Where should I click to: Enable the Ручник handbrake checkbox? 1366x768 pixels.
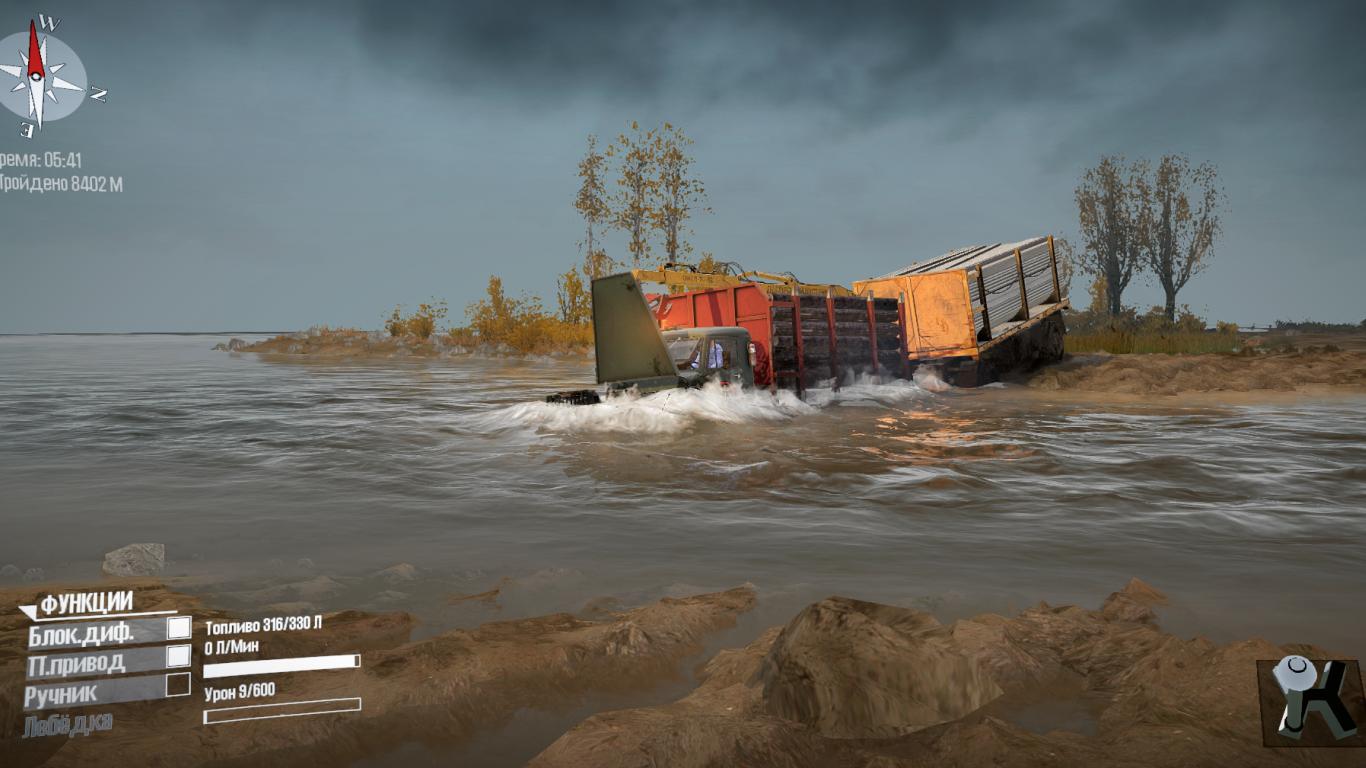tap(178, 685)
